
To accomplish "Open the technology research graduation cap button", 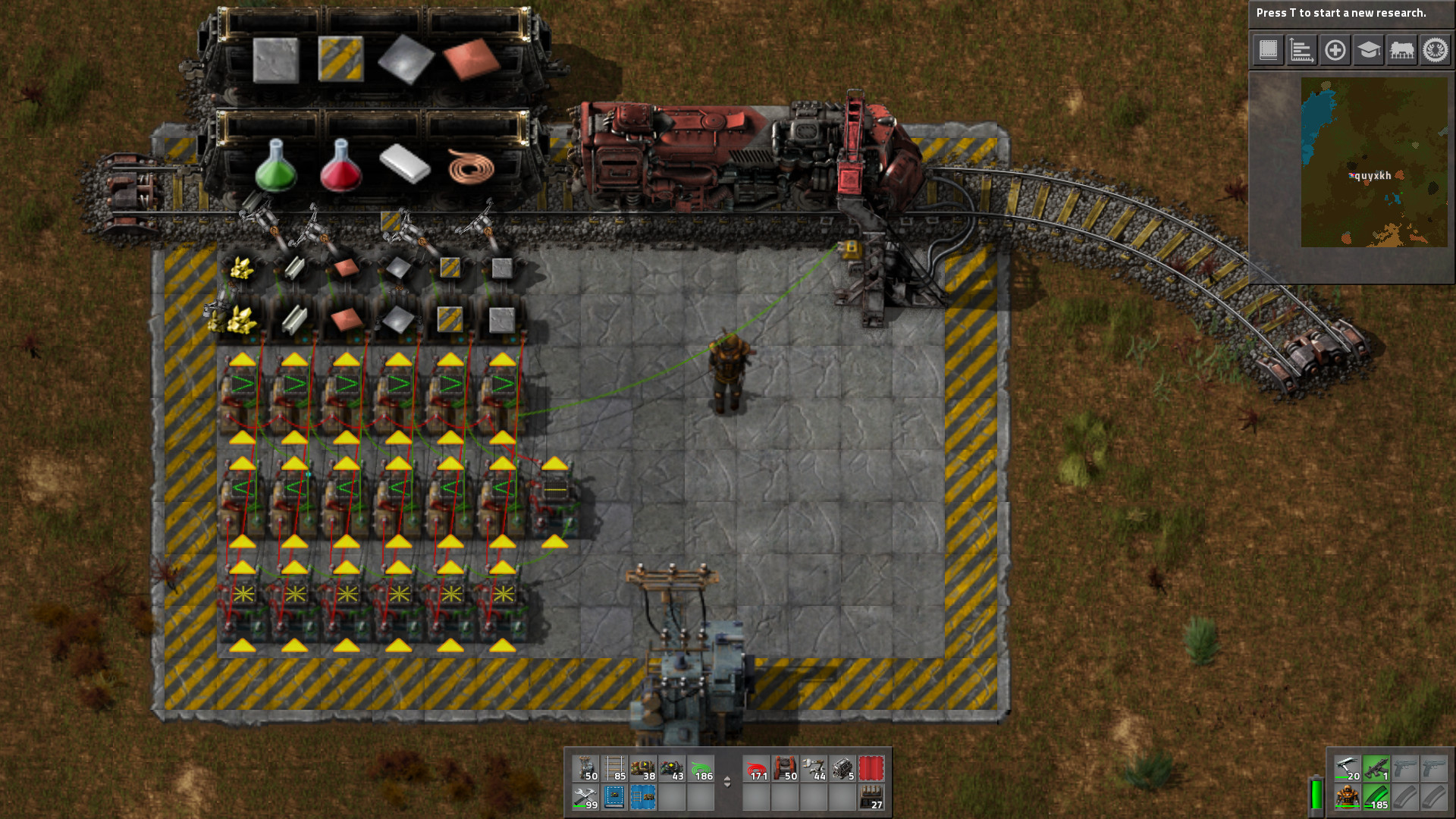I will coord(1368,50).
